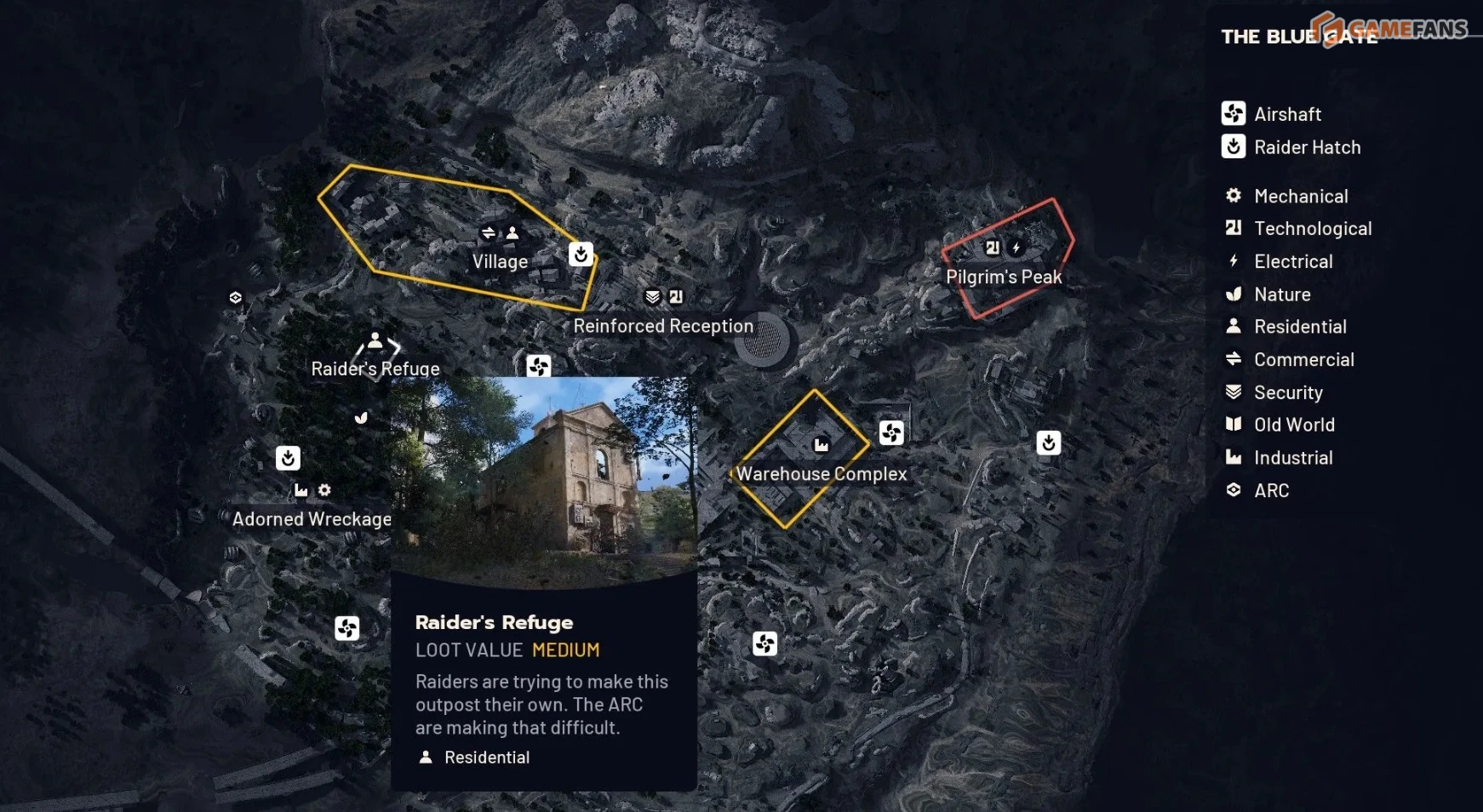Click the Warehouse Complex map label
The height and width of the screenshot is (812, 1483).
[x=822, y=474]
